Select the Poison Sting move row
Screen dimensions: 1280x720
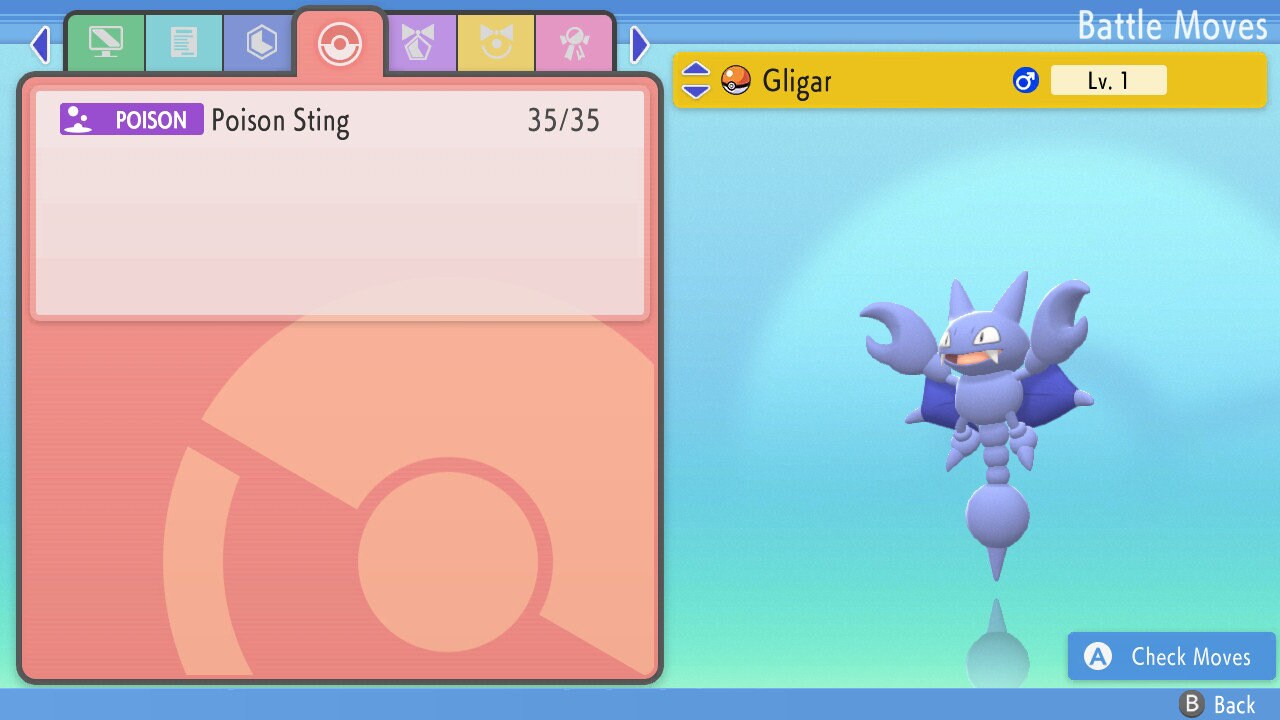coord(340,121)
